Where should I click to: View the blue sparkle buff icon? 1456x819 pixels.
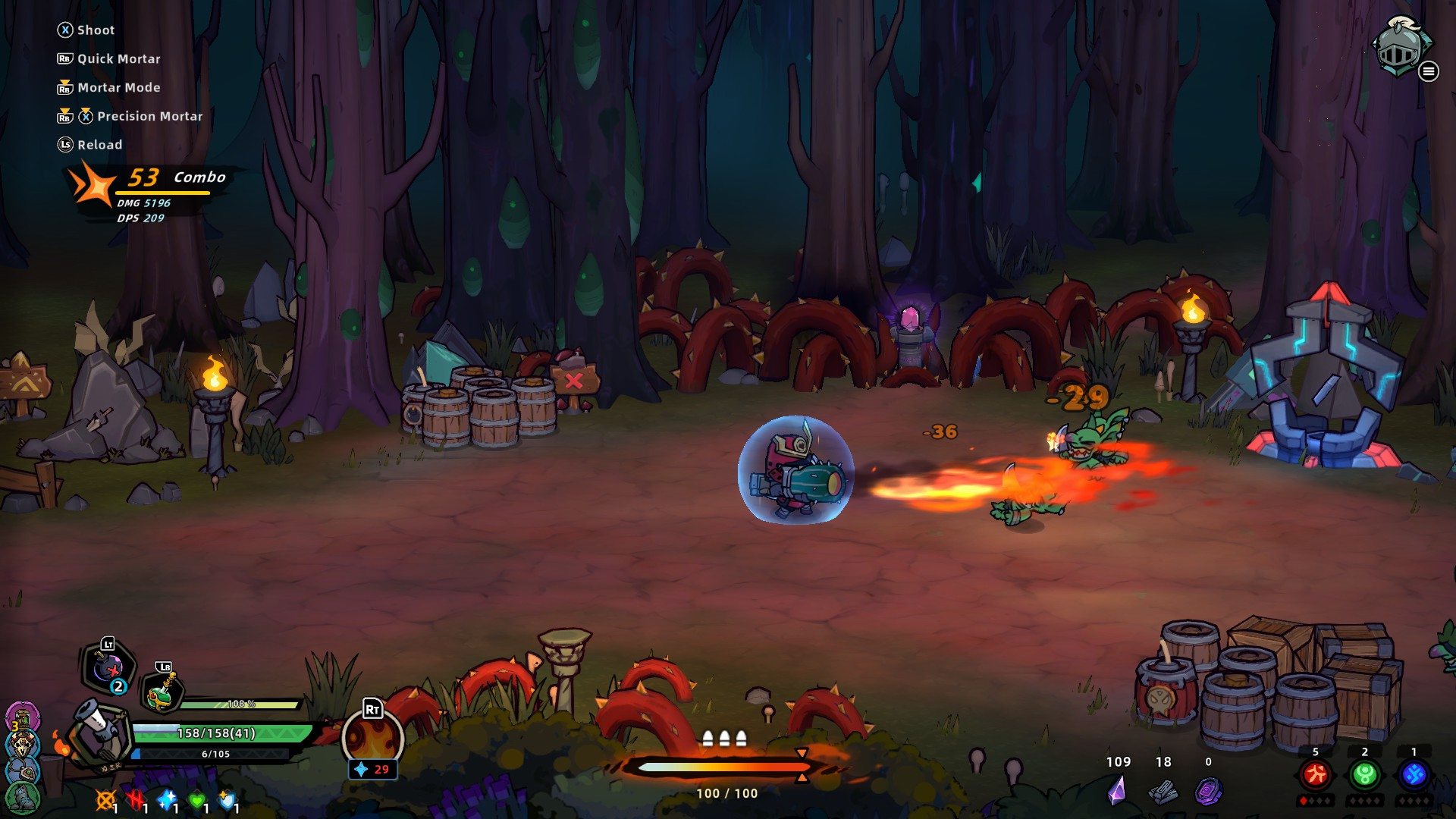click(166, 799)
